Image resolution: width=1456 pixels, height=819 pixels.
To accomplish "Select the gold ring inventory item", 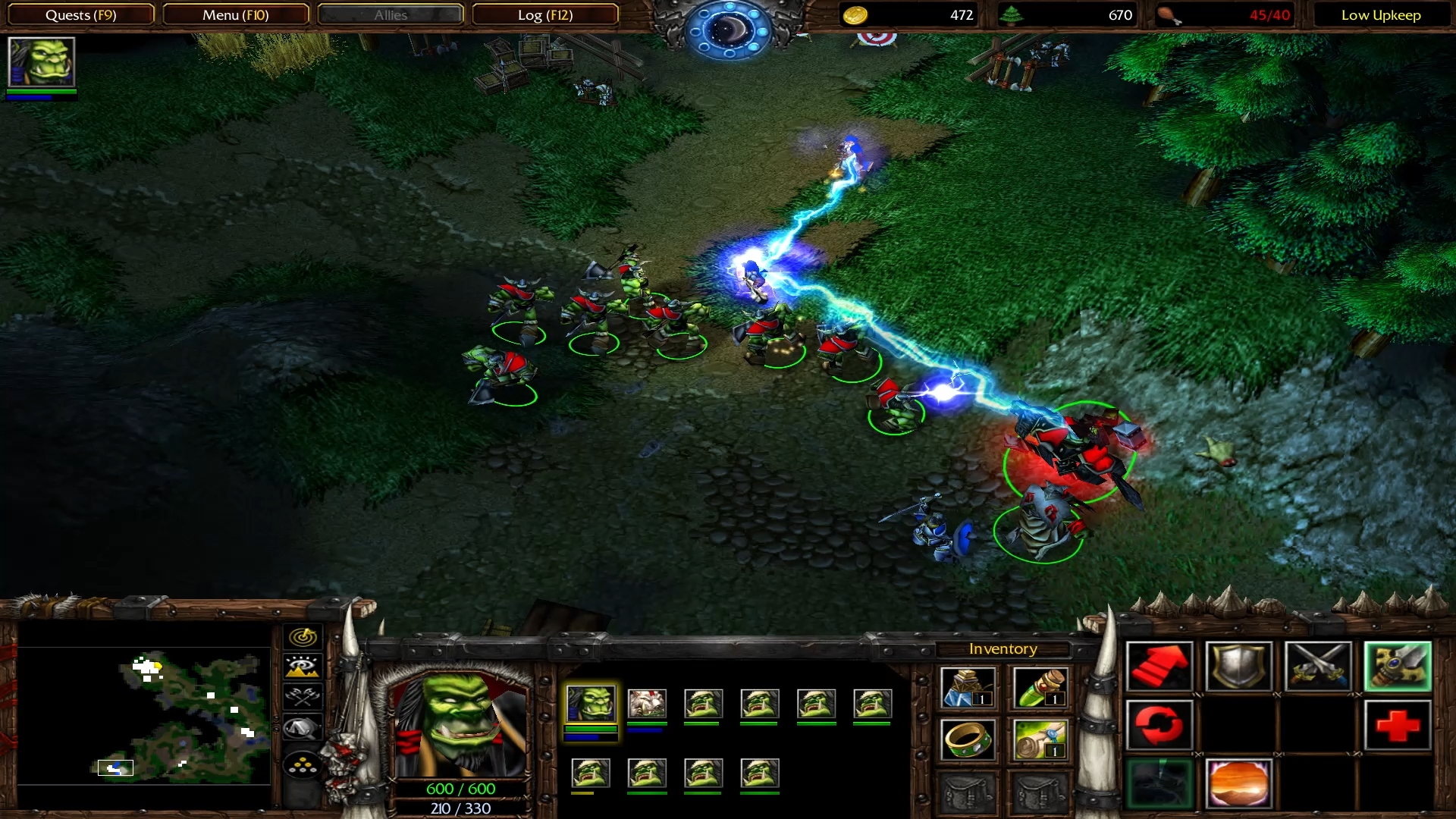I will pyautogui.click(x=968, y=739).
